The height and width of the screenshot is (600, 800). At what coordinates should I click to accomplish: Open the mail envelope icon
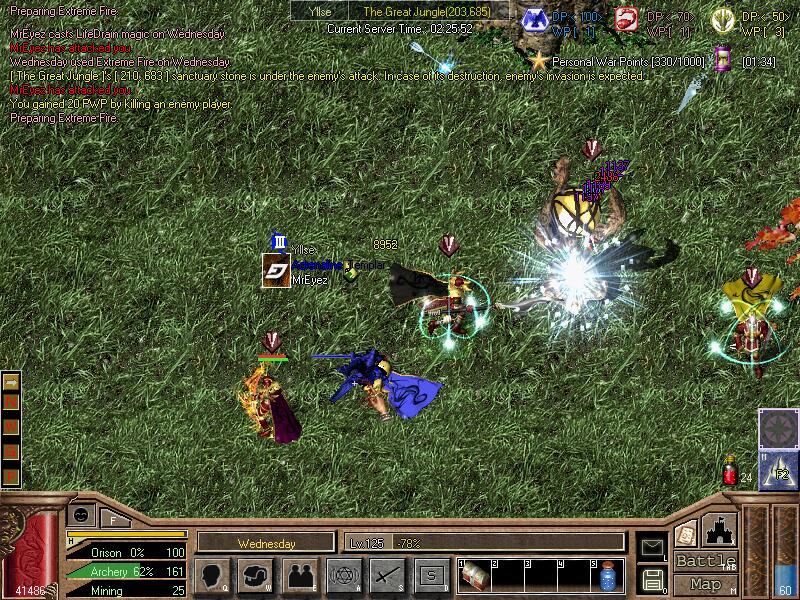pyautogui.click(x=652, y=547)
